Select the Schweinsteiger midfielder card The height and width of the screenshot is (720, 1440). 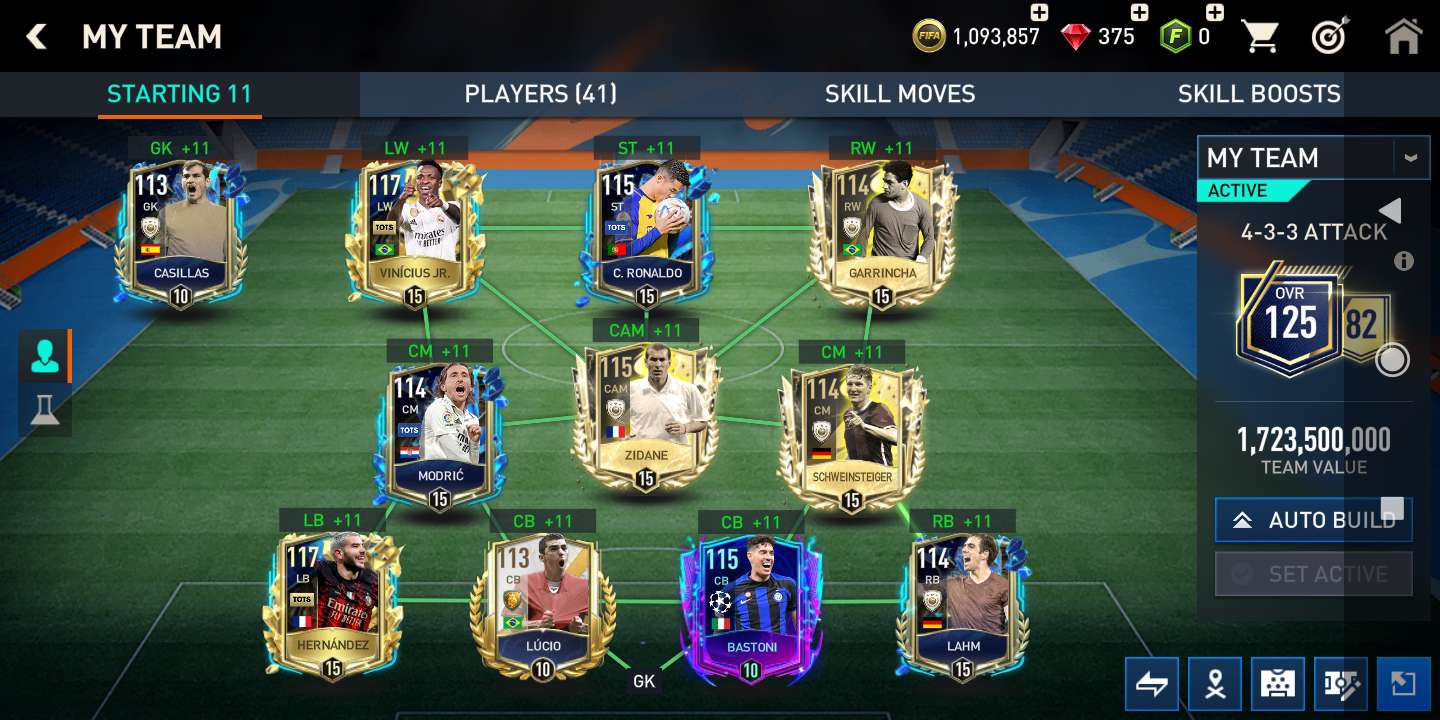[851, 436]
